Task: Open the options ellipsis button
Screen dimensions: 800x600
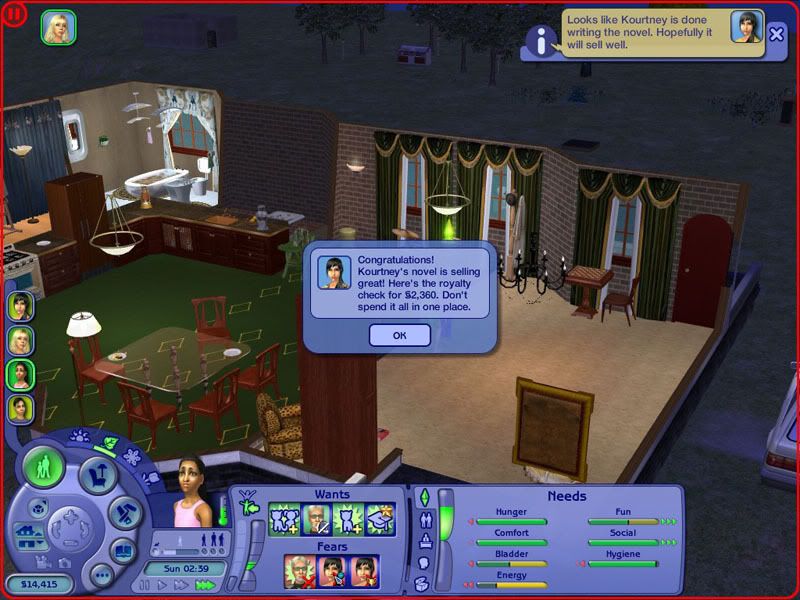Action: 100,576
